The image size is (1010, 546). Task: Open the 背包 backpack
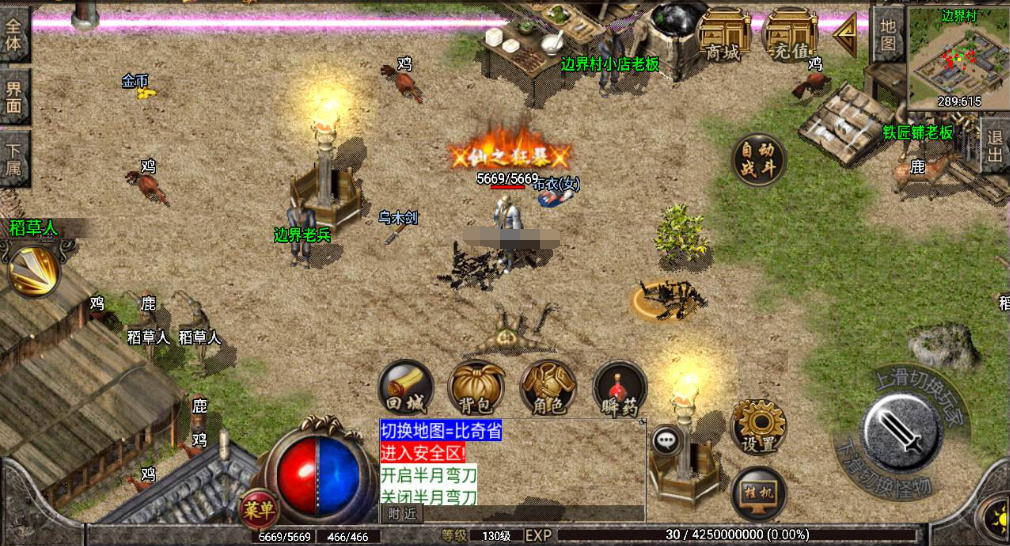pyautogui.click(x=476, y=388)
